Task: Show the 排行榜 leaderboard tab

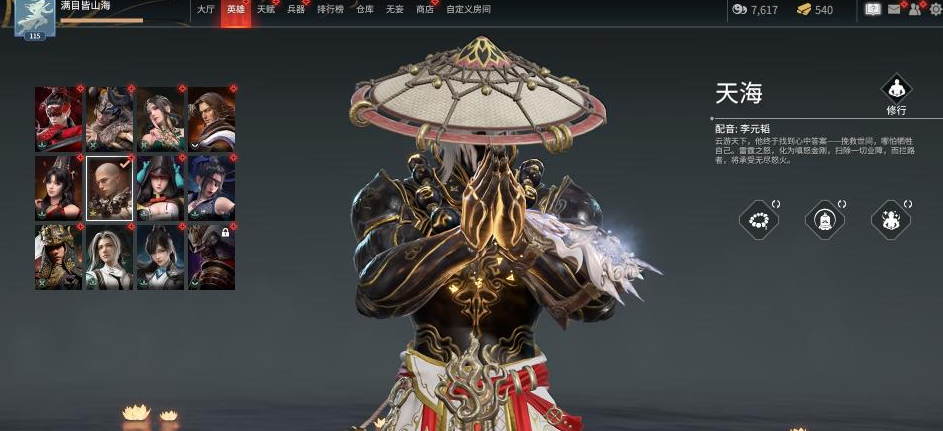Action: click(330, 9)
